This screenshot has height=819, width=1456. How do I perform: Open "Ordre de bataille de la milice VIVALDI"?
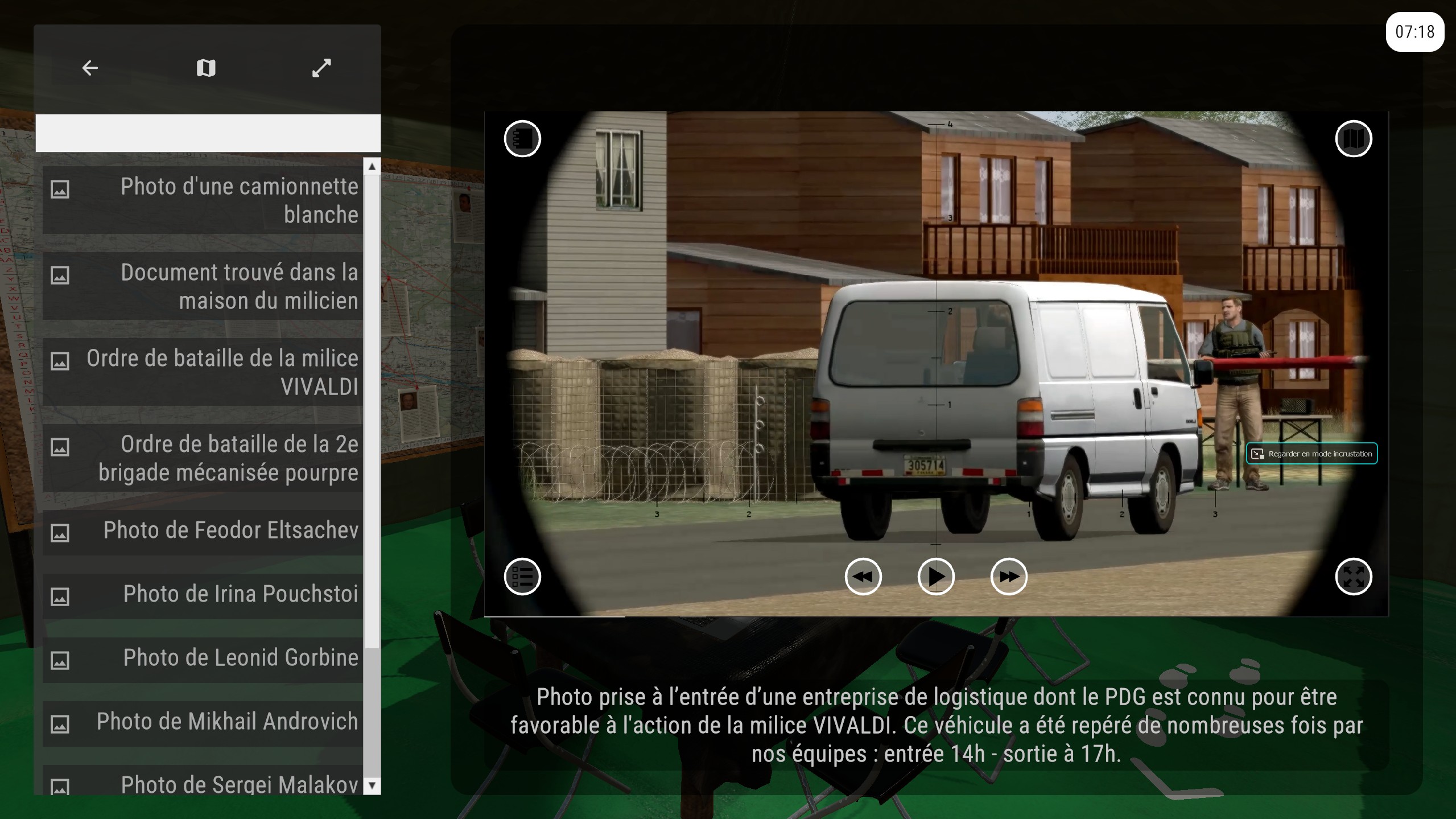(x=203, y=372)
